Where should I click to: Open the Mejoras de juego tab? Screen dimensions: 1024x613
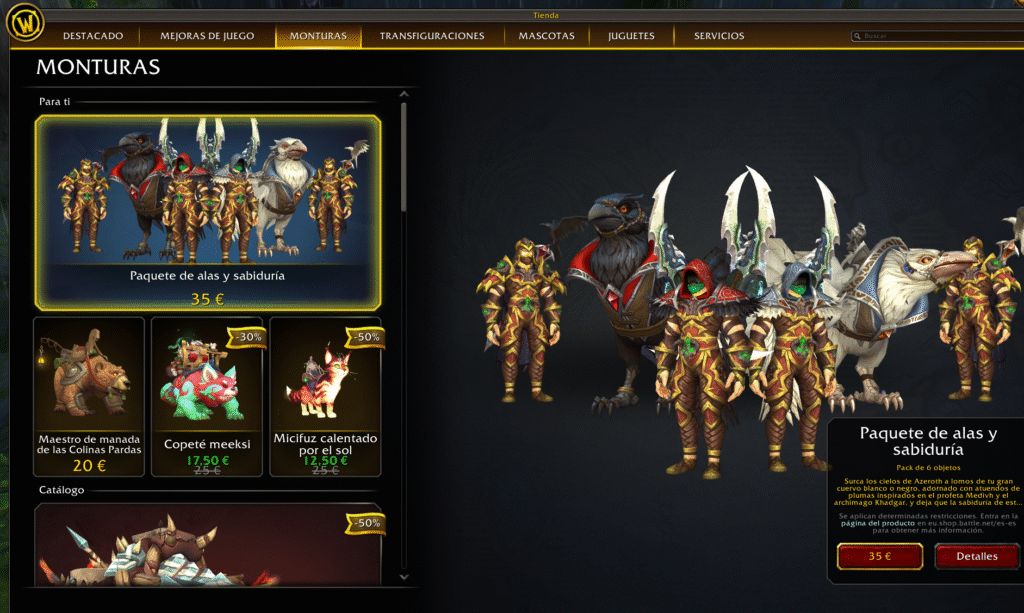(207, 36)
